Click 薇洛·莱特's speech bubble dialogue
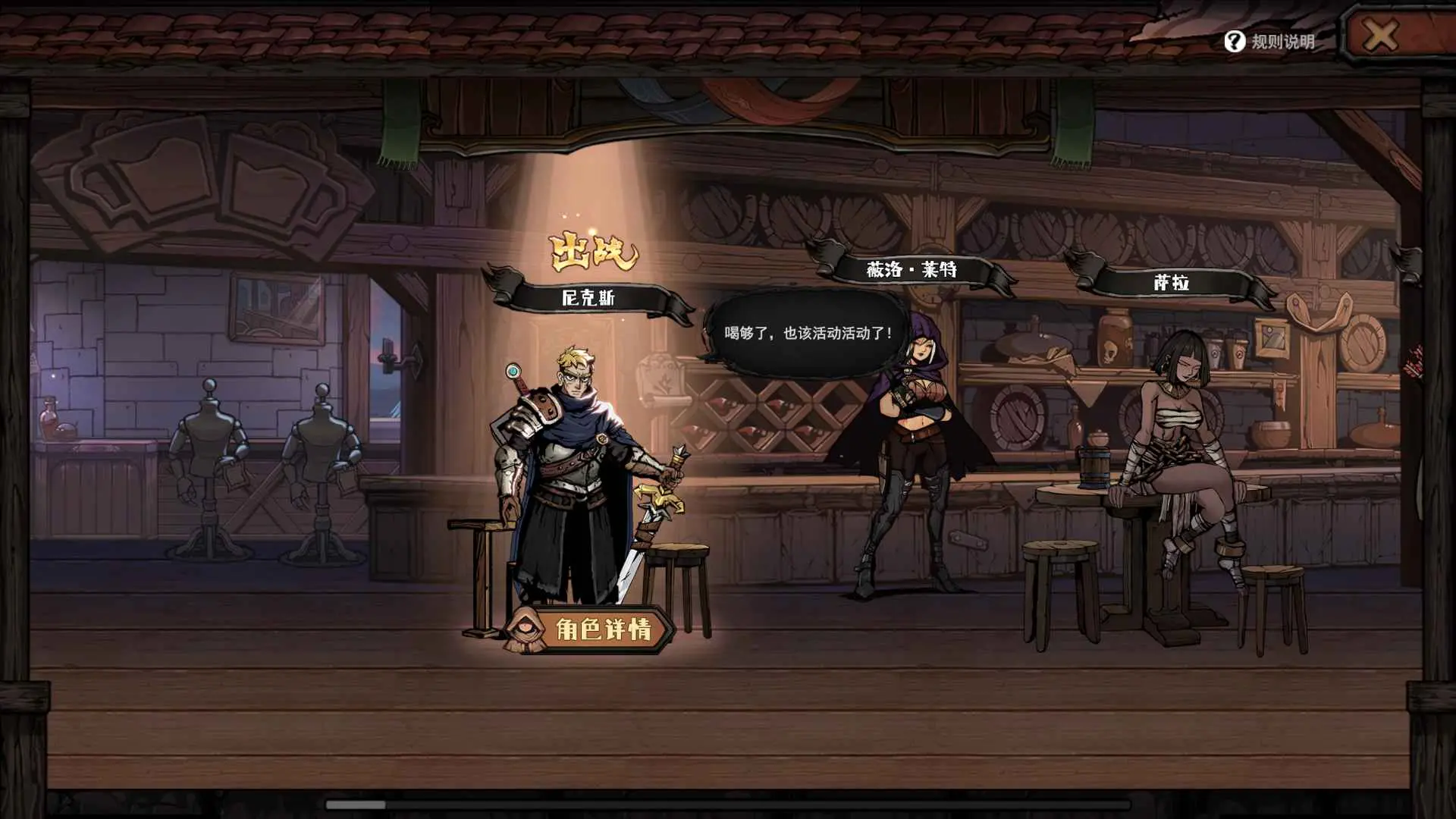The height and width of the screenshot is (819, 1456). pos(804,330)
